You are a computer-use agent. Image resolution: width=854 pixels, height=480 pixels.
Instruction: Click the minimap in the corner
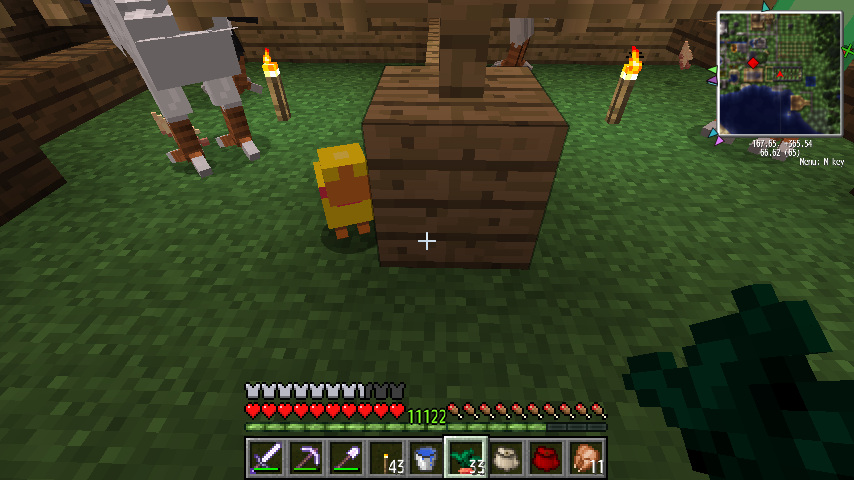tap(779, 73)
